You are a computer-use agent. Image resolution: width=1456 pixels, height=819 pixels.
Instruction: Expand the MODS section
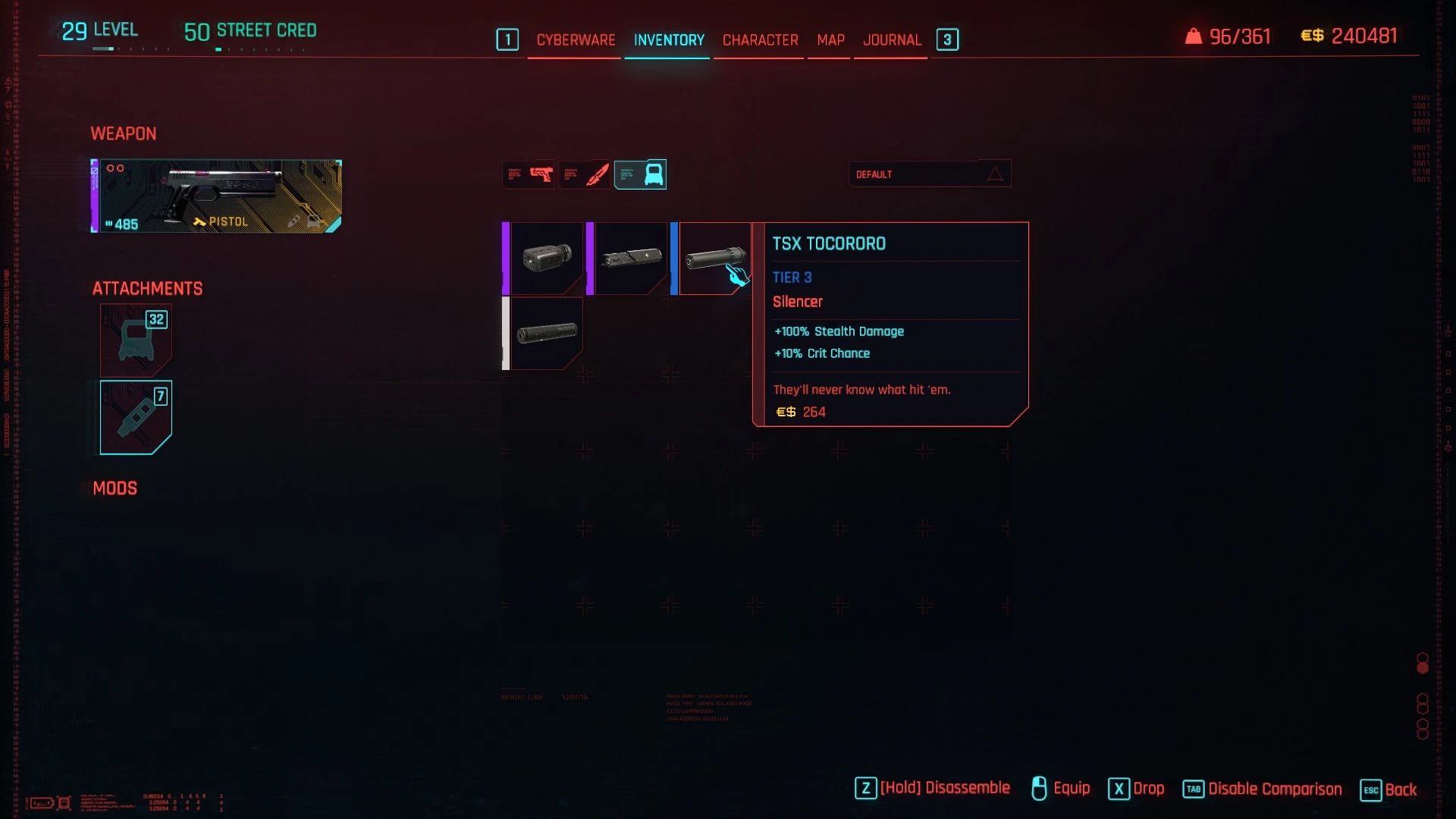tap(115, 488)
